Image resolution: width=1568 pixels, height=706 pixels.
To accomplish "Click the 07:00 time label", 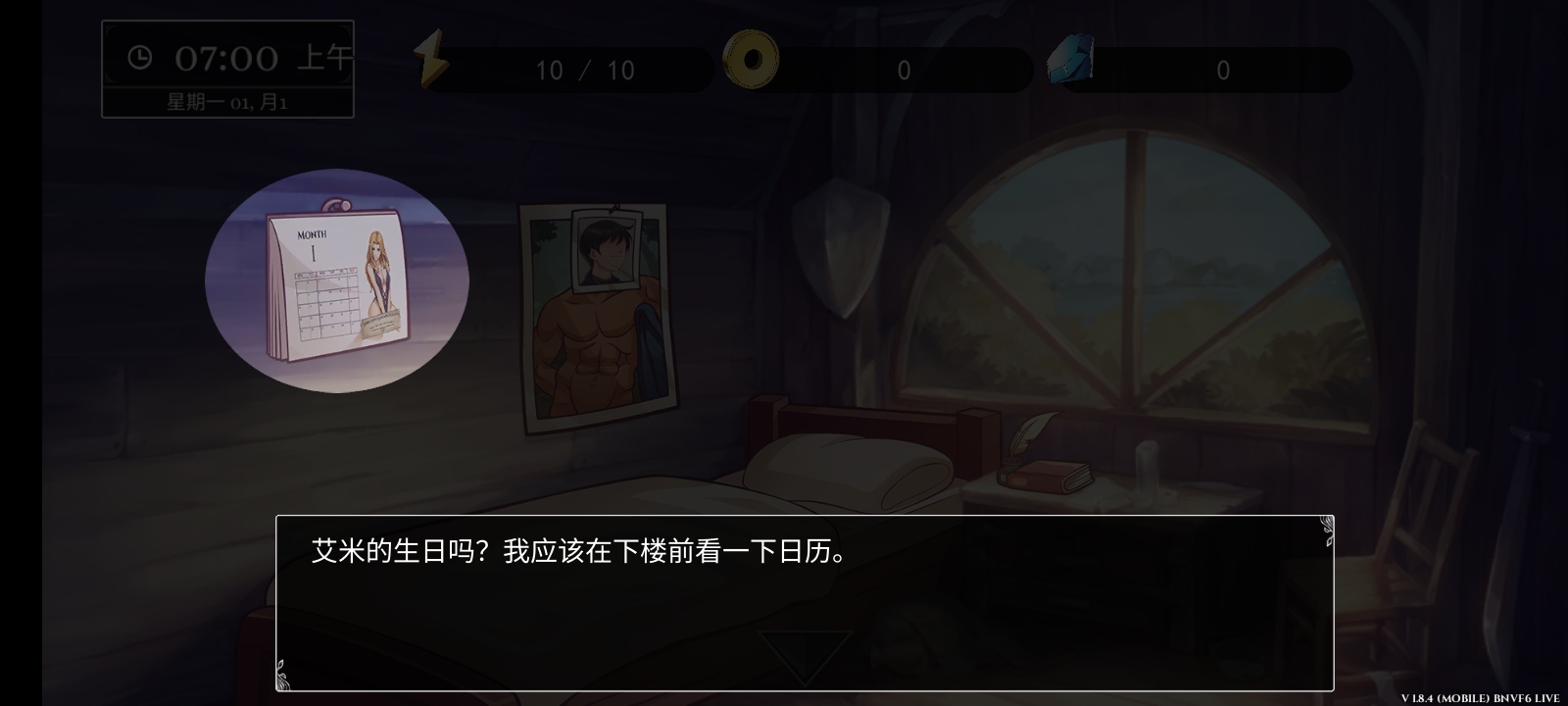I will coord(226,59).
